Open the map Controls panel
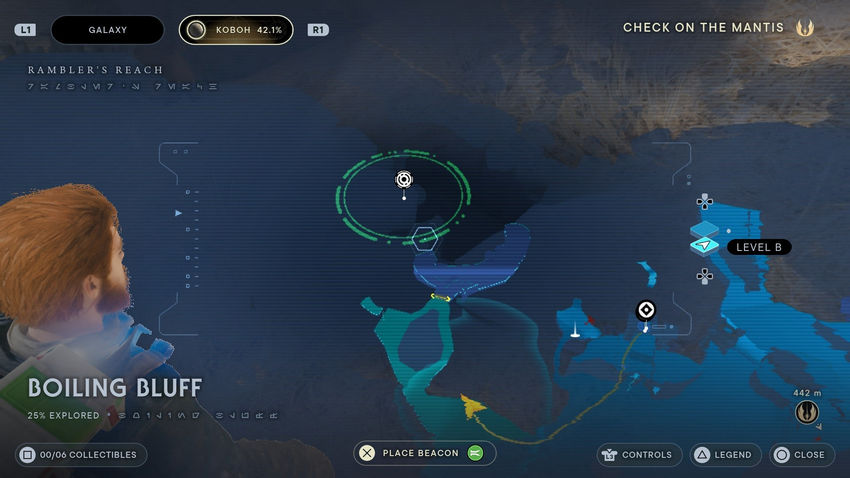This screenshot has height=478, width=850. (639, 454)
